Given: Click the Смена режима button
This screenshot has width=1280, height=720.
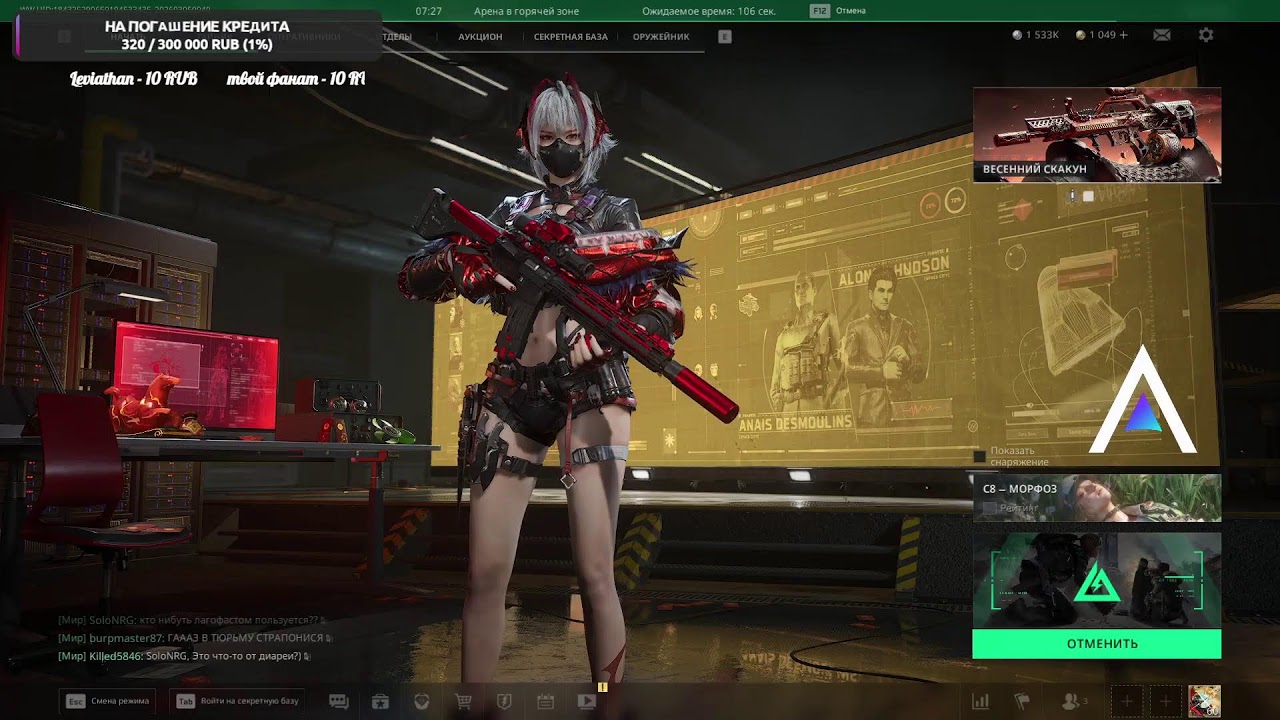Looking at the screenshot, I should (108, 701).
